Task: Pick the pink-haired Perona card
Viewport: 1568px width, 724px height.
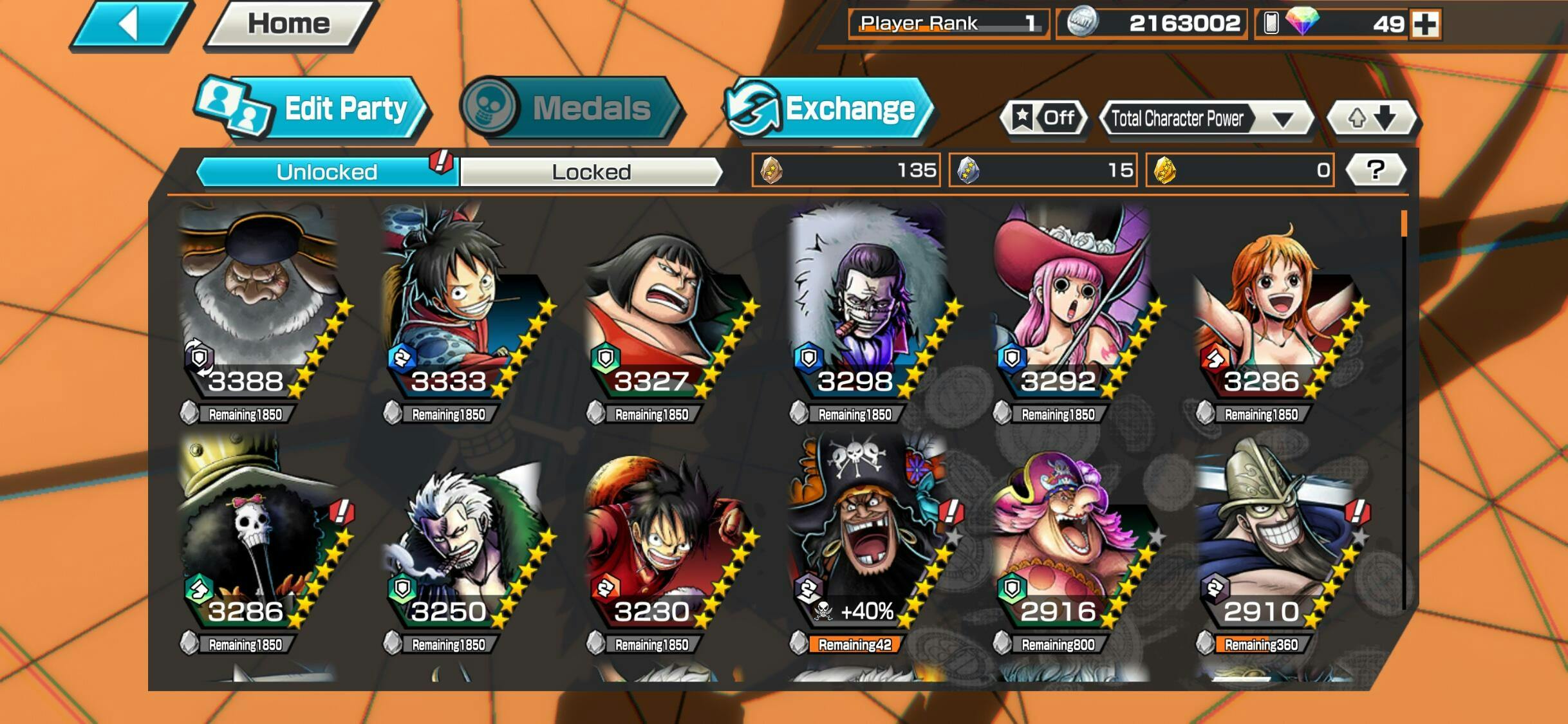Action: click(x=1069, y=302)
